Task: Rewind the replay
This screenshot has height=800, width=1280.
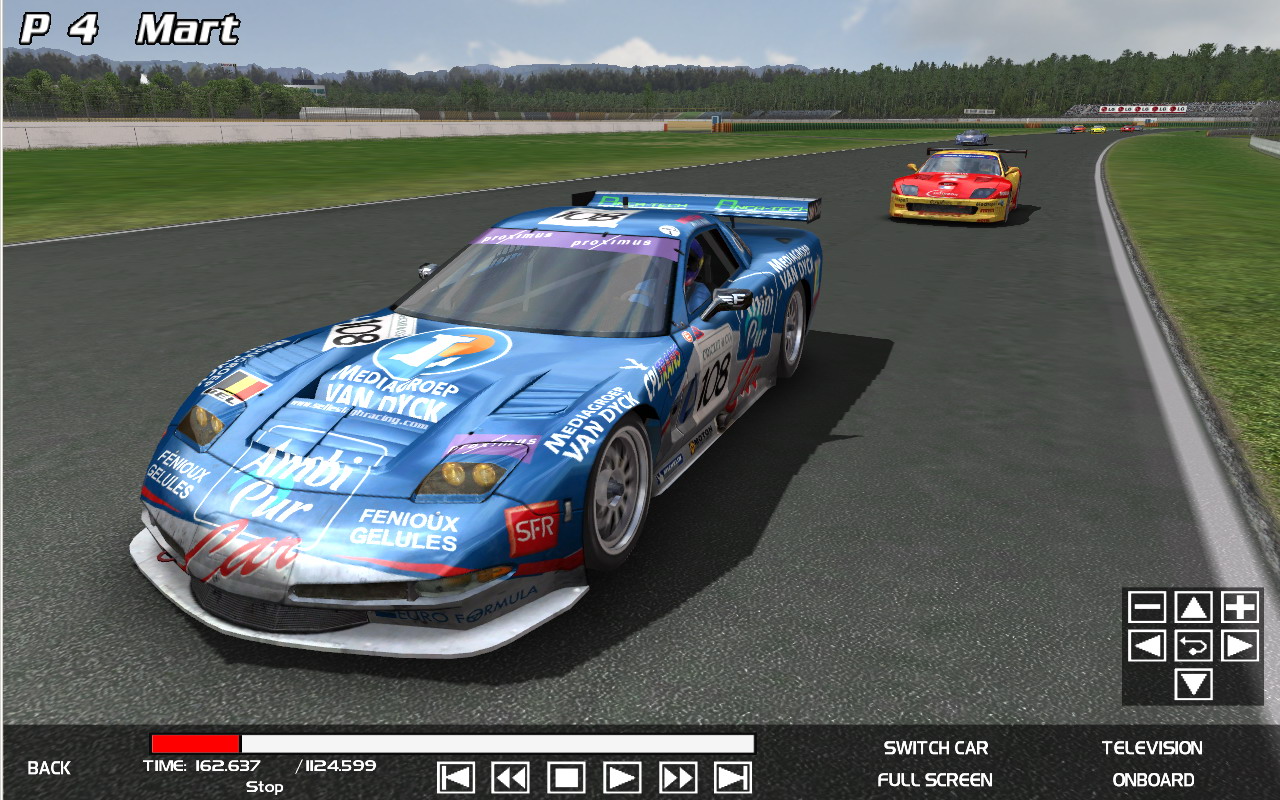Action: coord(511,777)
